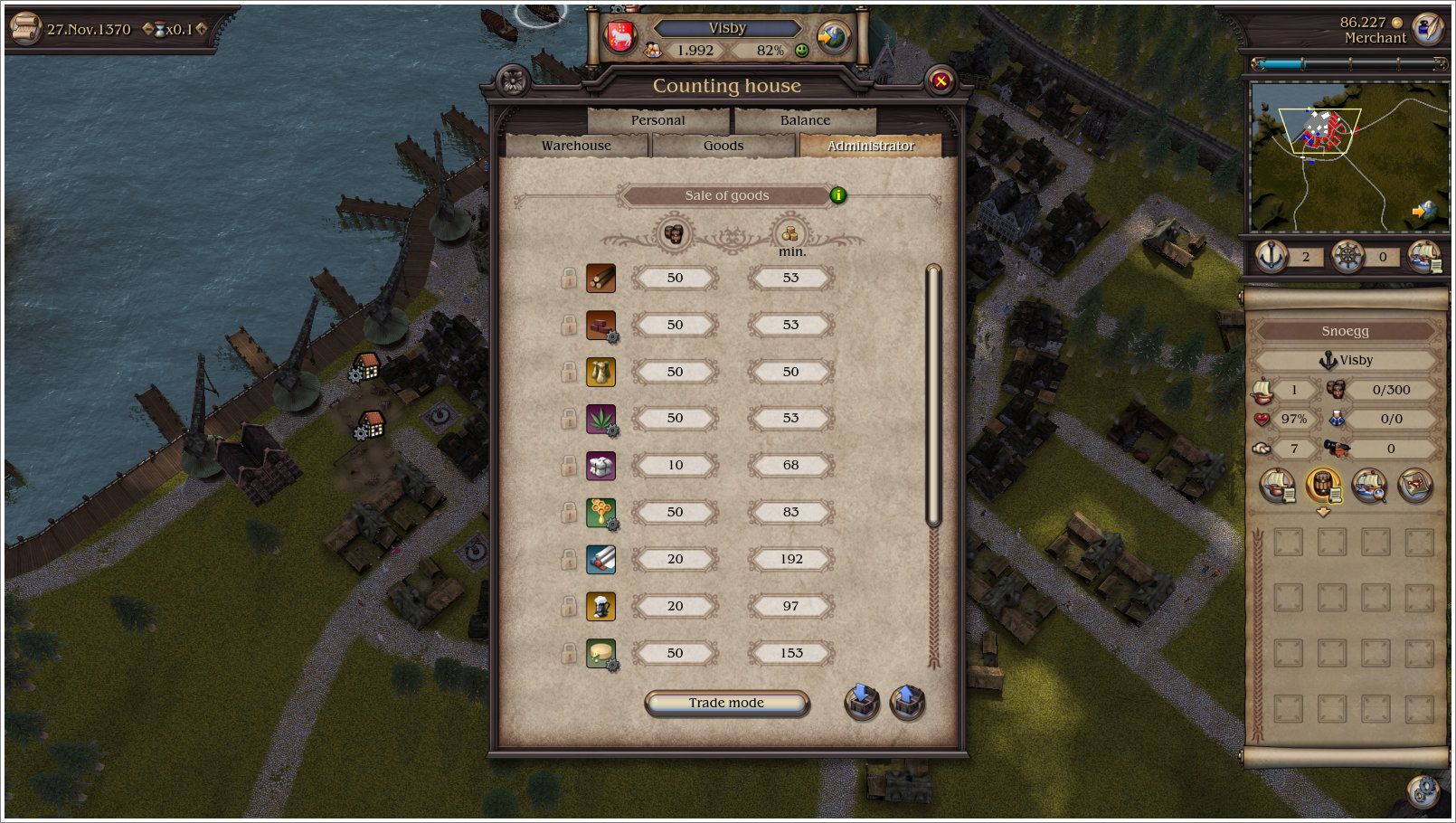Click the anchor ships-in-port icon

(1272, 257)
